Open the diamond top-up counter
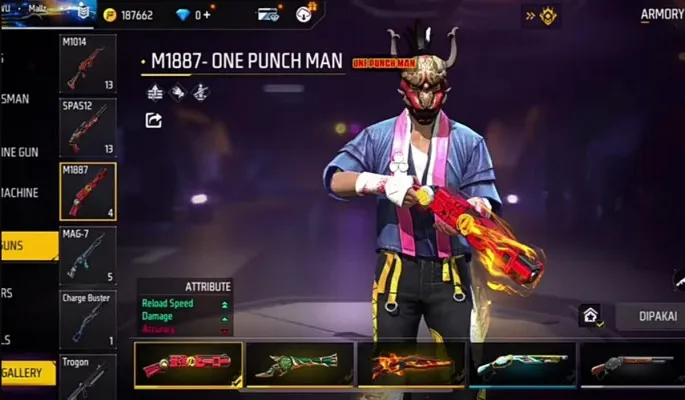This screenshot has height=400, width=685. [197, 15]
